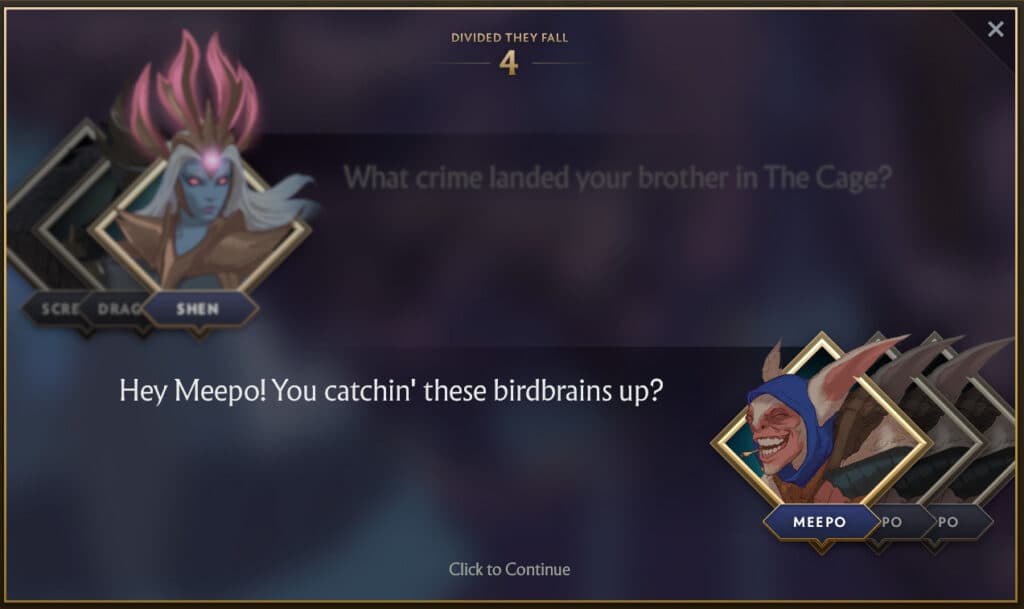The width and height of the screenshot is (1024, 609).
Task: Click to Continue the dialogue
Action: coord(509,569)
